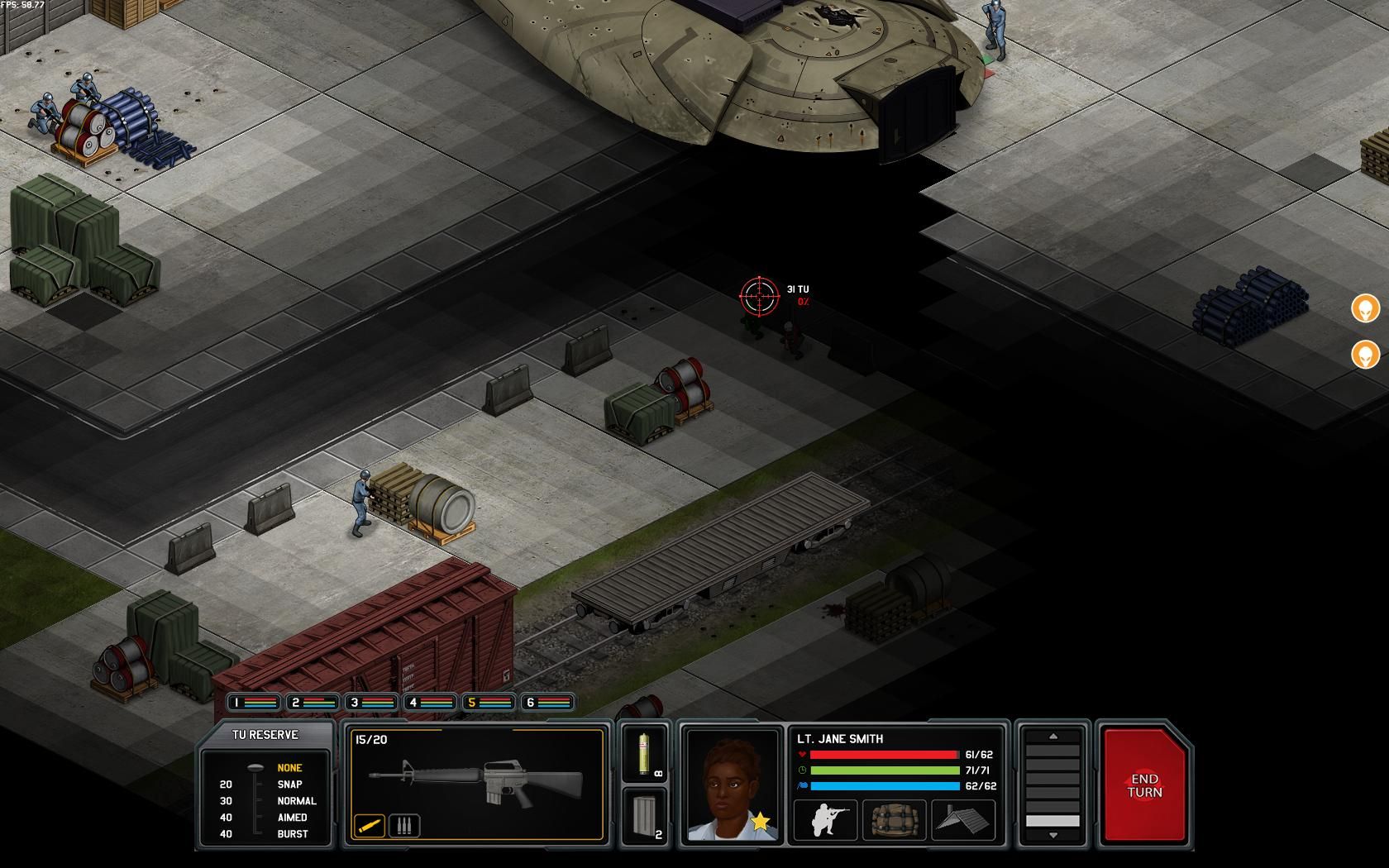The image size is (1389, 868).
Task: Switch rifle to burst fire mode
Action: 403,825
